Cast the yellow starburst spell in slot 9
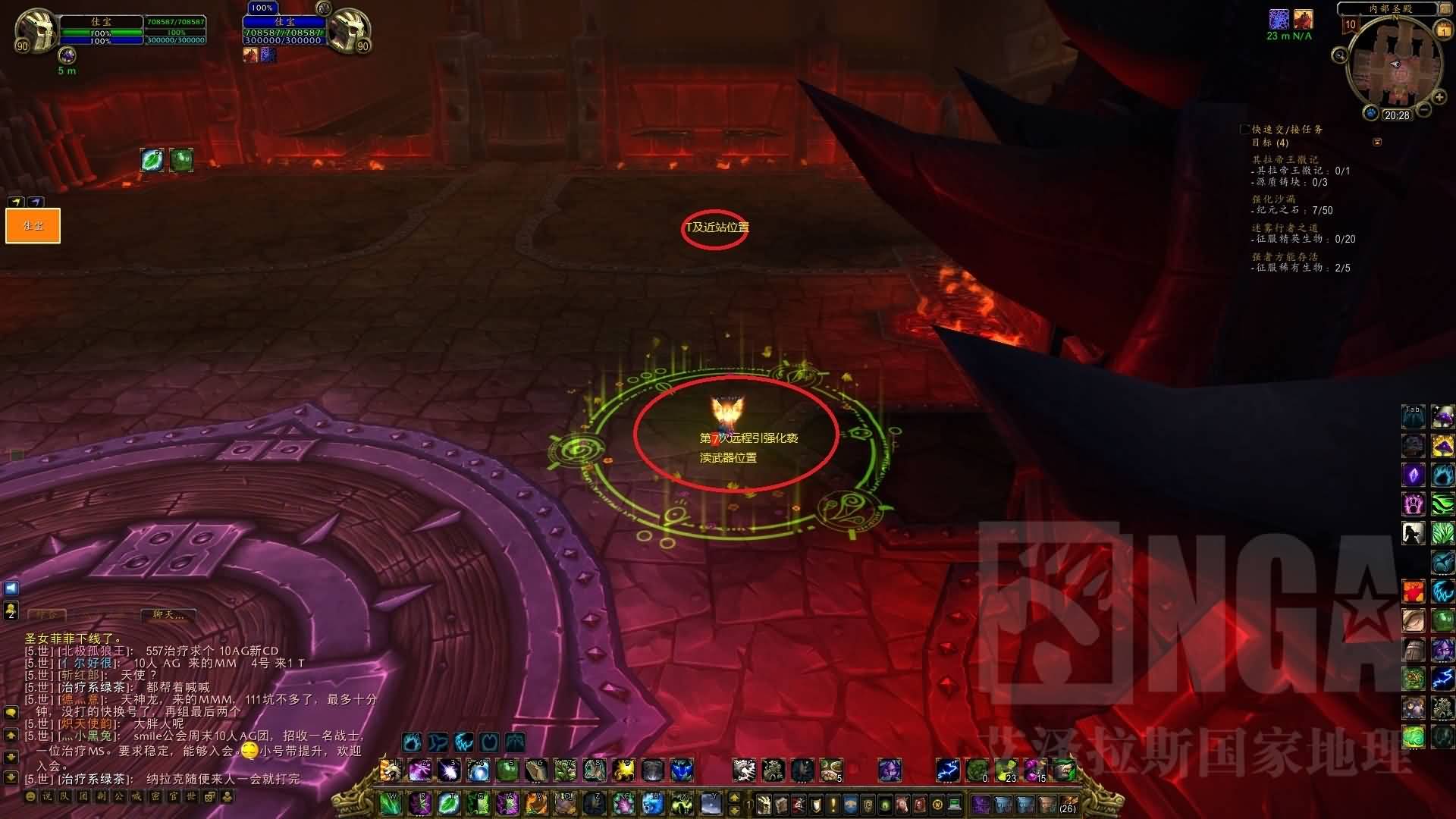This screenshot has height=819, width=1456. tap(624, 770)
